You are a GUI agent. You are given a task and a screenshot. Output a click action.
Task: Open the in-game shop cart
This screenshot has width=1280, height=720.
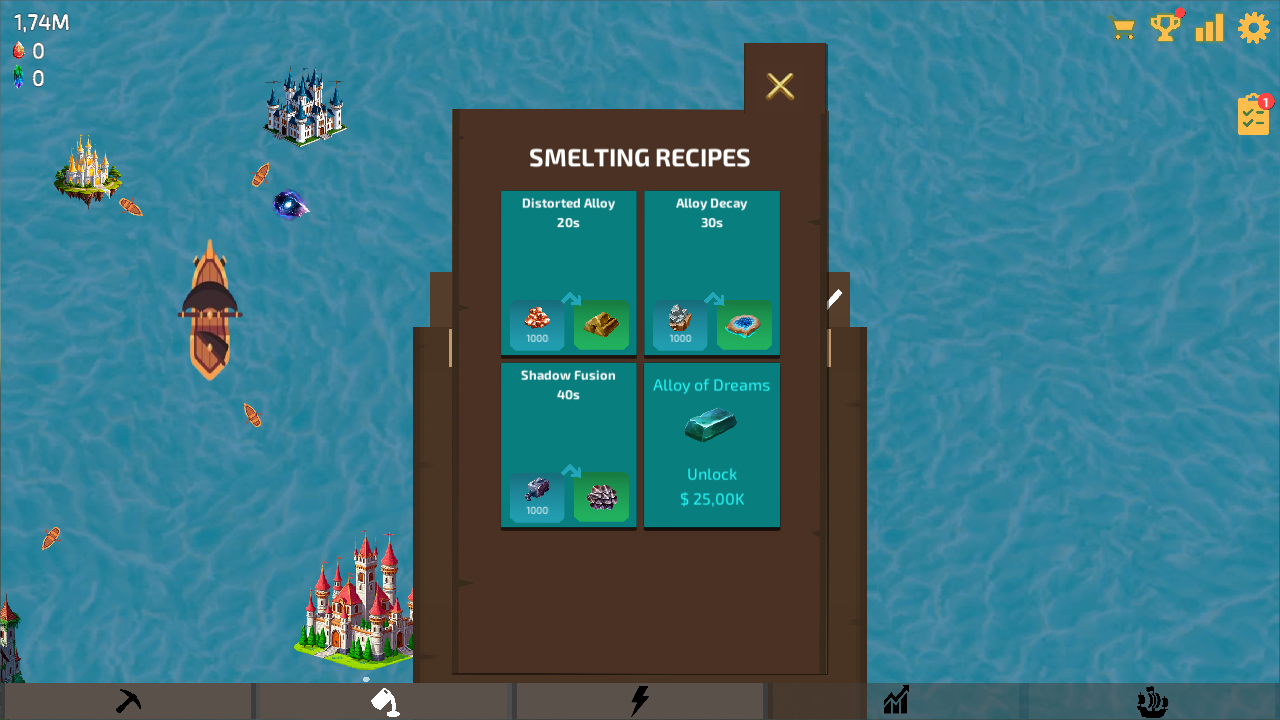tap(1122, 28)
